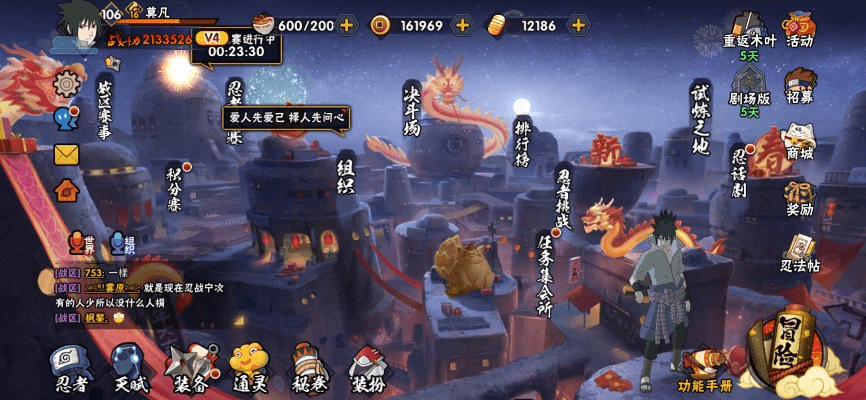Open the 装备 equipment menu
Image resolution: width=866 pixels, height=400 pixels.
pos(190,367)
